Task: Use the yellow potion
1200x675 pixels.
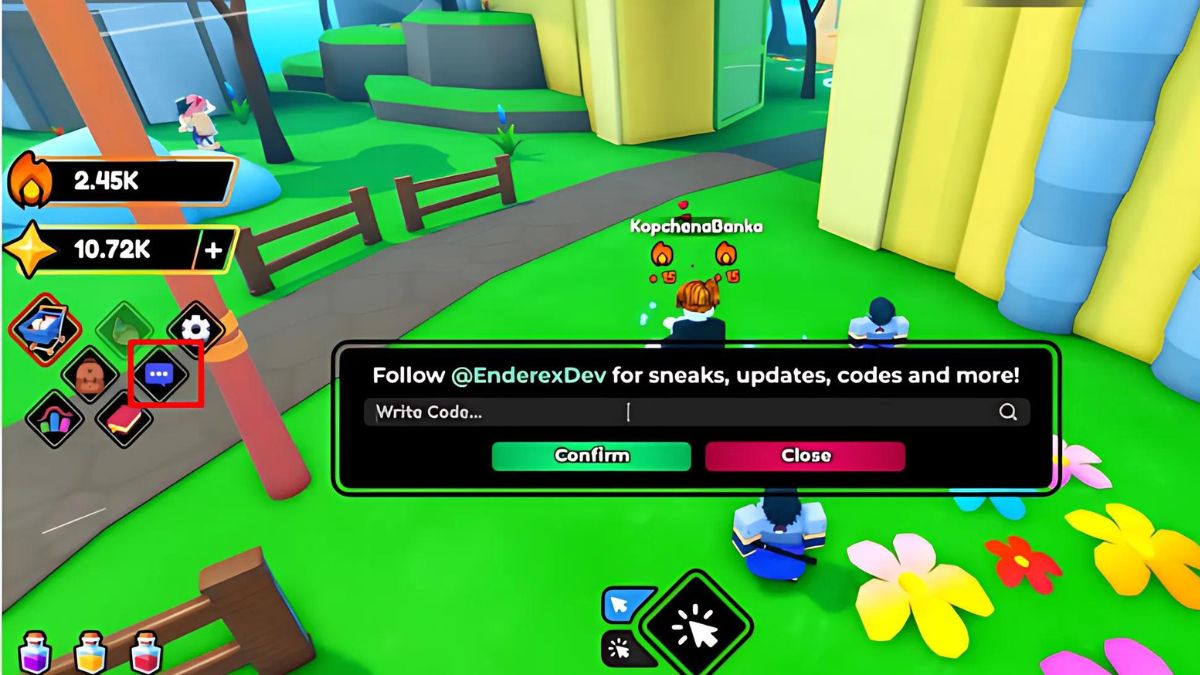Action: click(91, 651)
